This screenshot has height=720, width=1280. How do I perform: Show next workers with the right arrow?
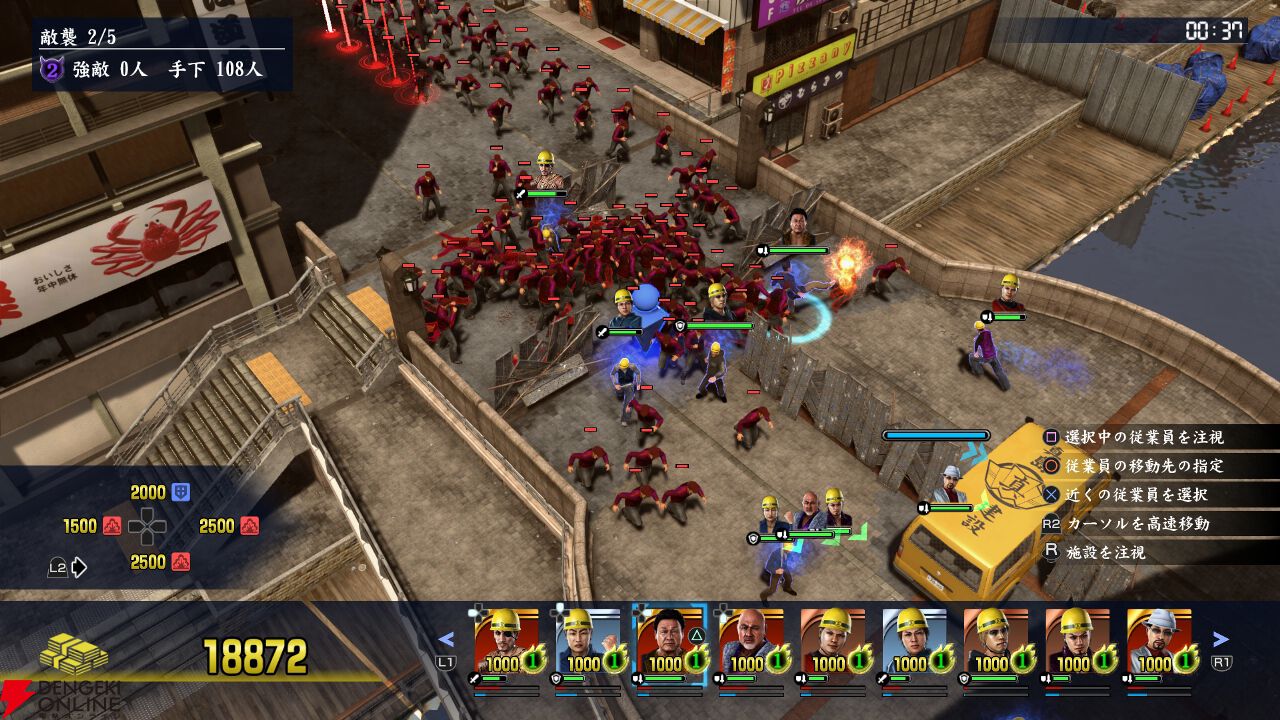point(1221,639)
